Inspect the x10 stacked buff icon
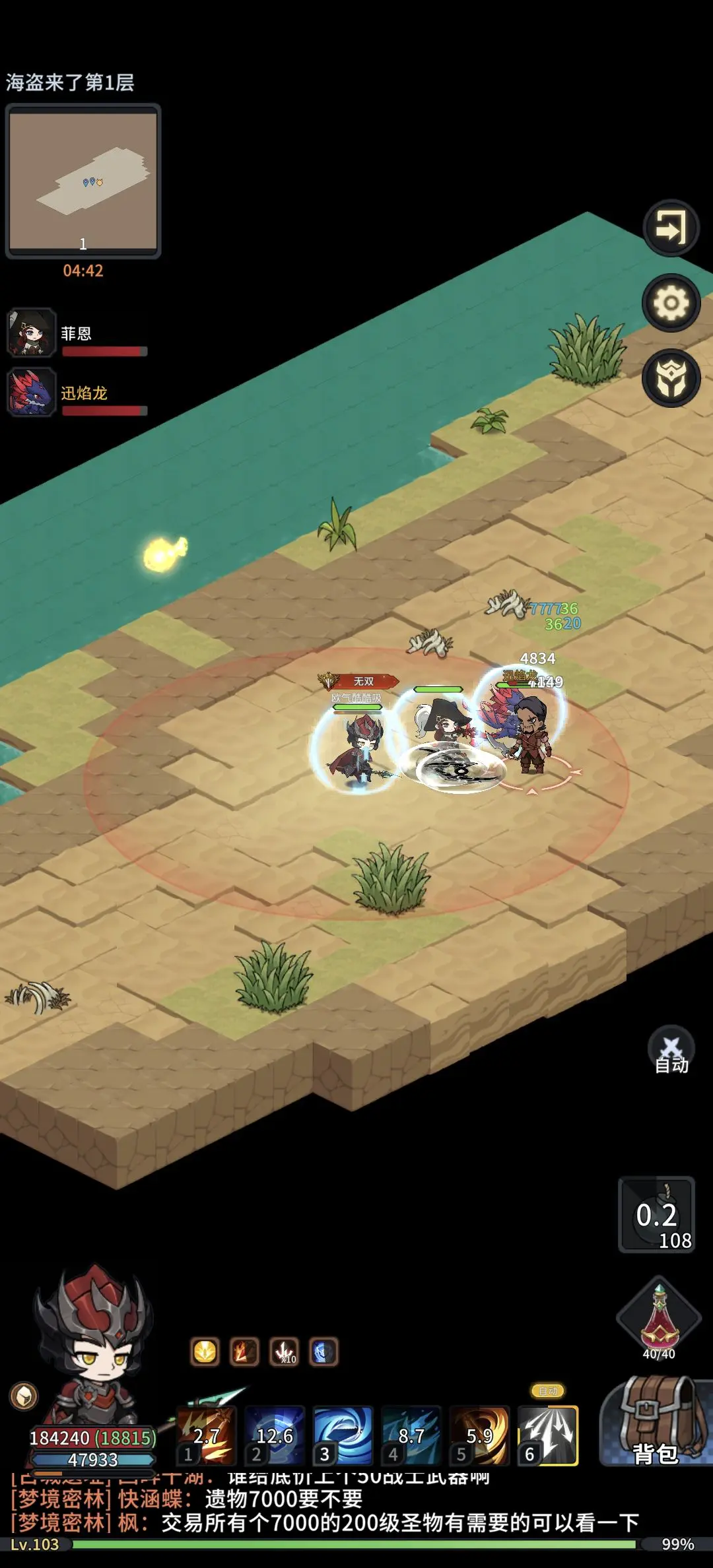Image resolution: width=713 pixels, height=1568 pixels. pos(284,1352)
